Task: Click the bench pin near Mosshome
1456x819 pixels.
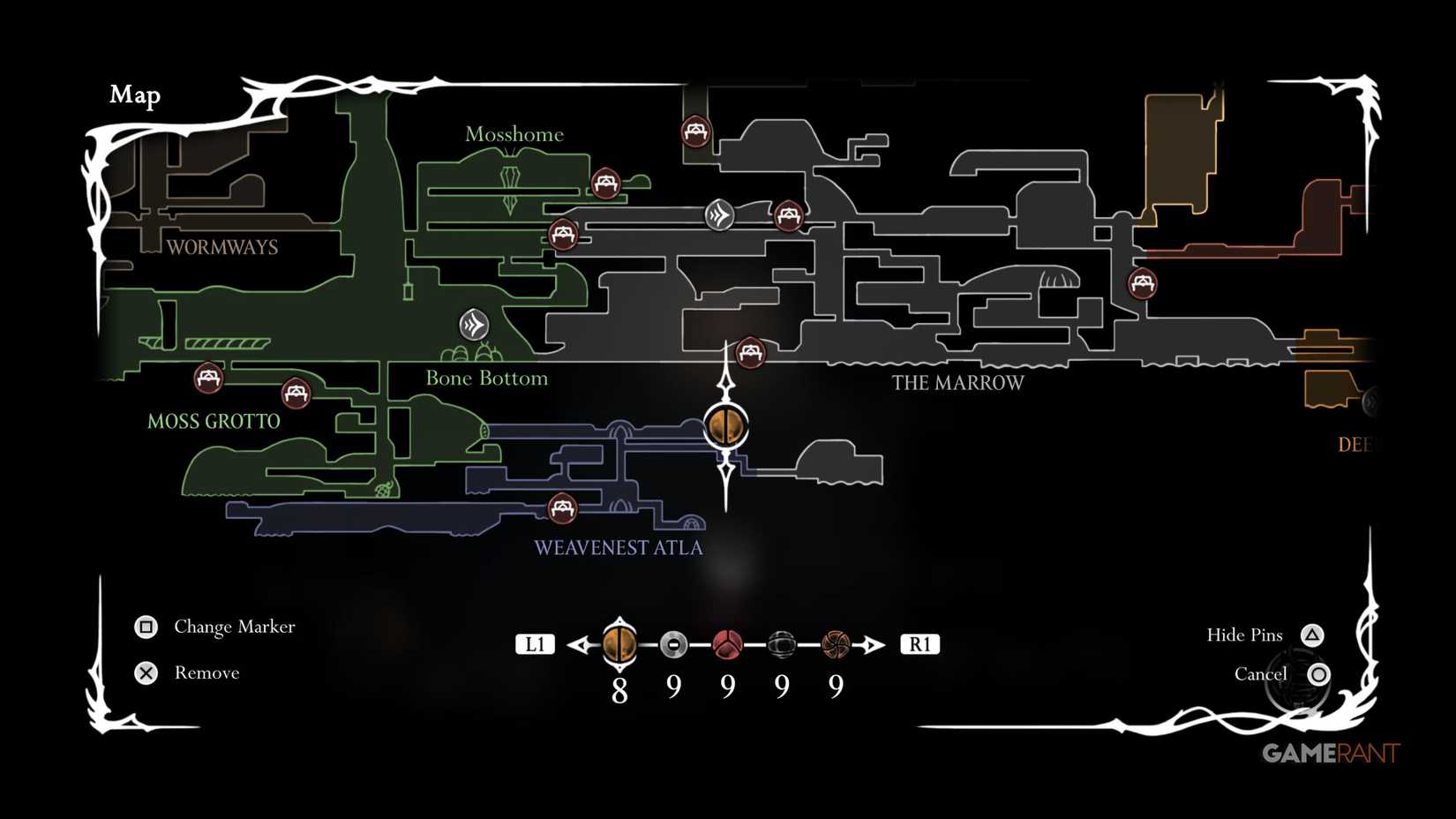Action: [605, 184]
